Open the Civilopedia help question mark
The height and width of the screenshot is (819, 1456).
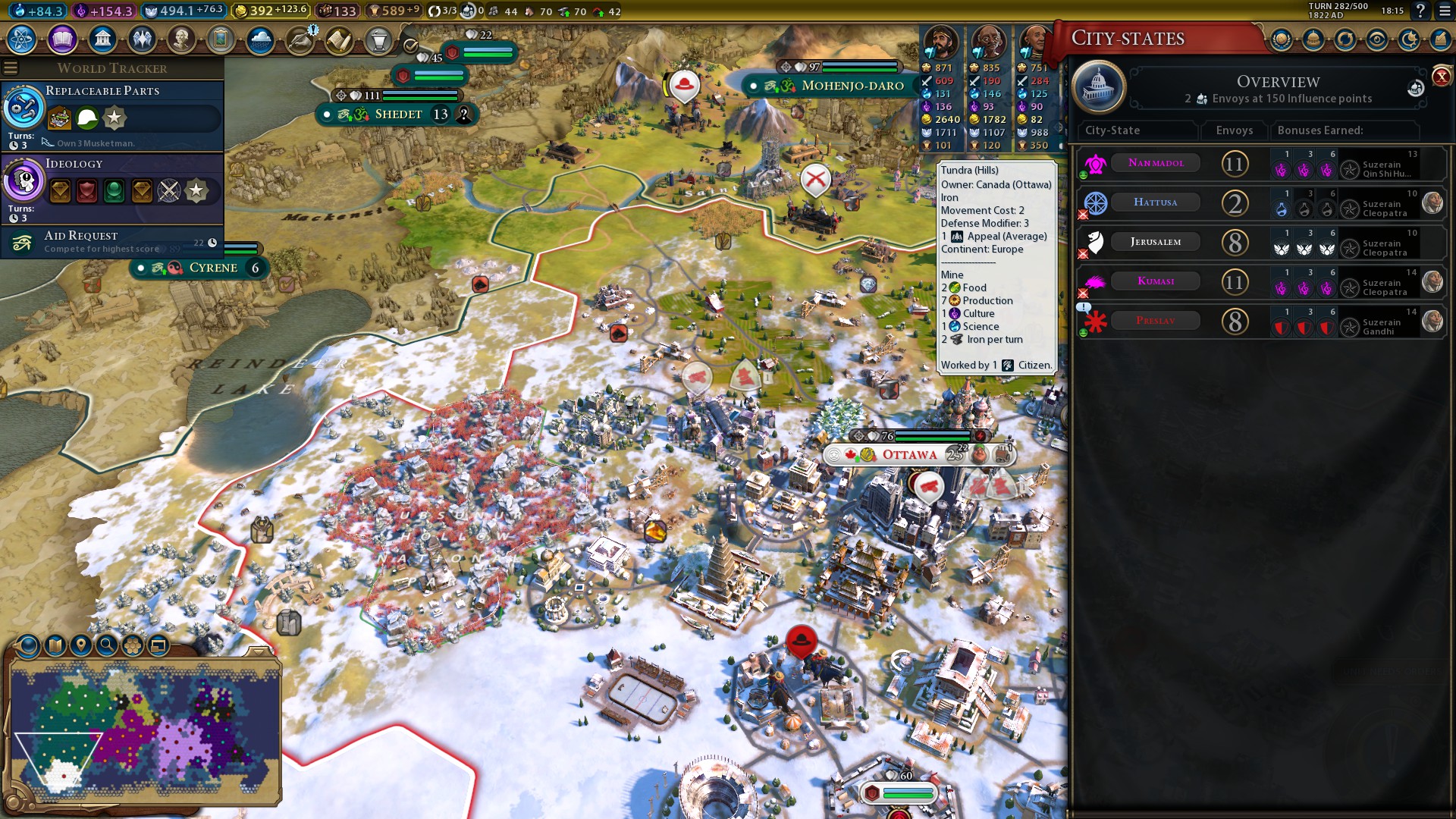pos(1420,11)
